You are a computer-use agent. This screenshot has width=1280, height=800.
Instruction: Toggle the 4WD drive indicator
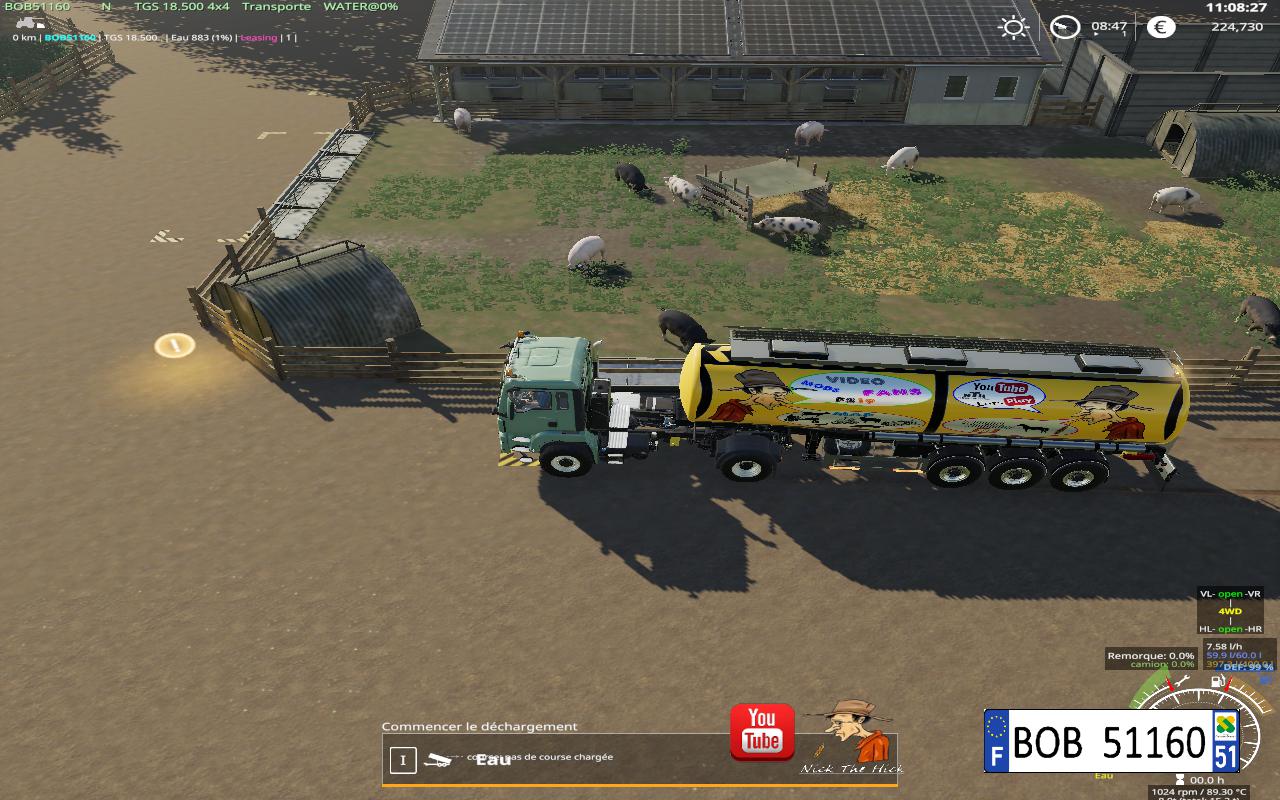(x=1230, y=611)
